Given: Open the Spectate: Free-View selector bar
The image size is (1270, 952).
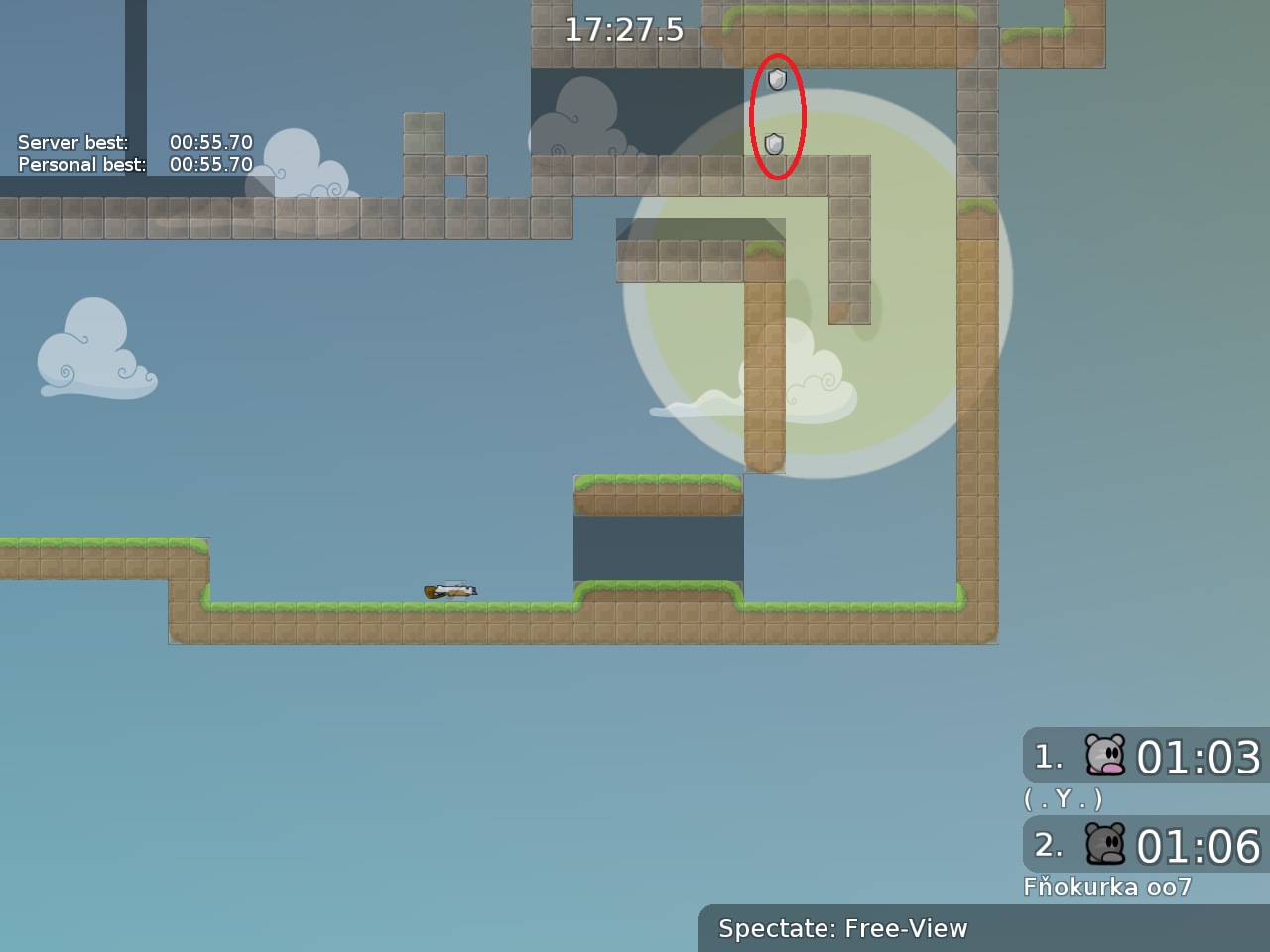Looking at the screenshot, I should pos(843,929).
